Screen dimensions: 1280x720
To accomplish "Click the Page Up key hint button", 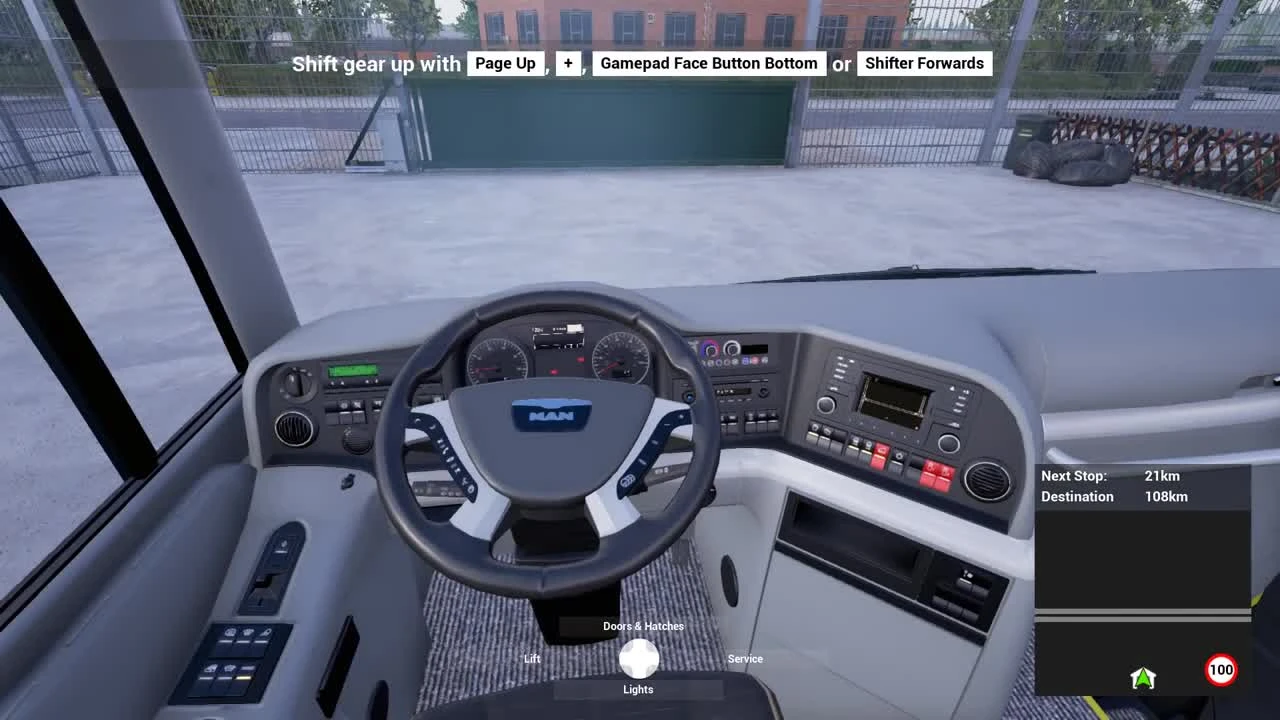I will pyautogui.click(x=505, y=63).
